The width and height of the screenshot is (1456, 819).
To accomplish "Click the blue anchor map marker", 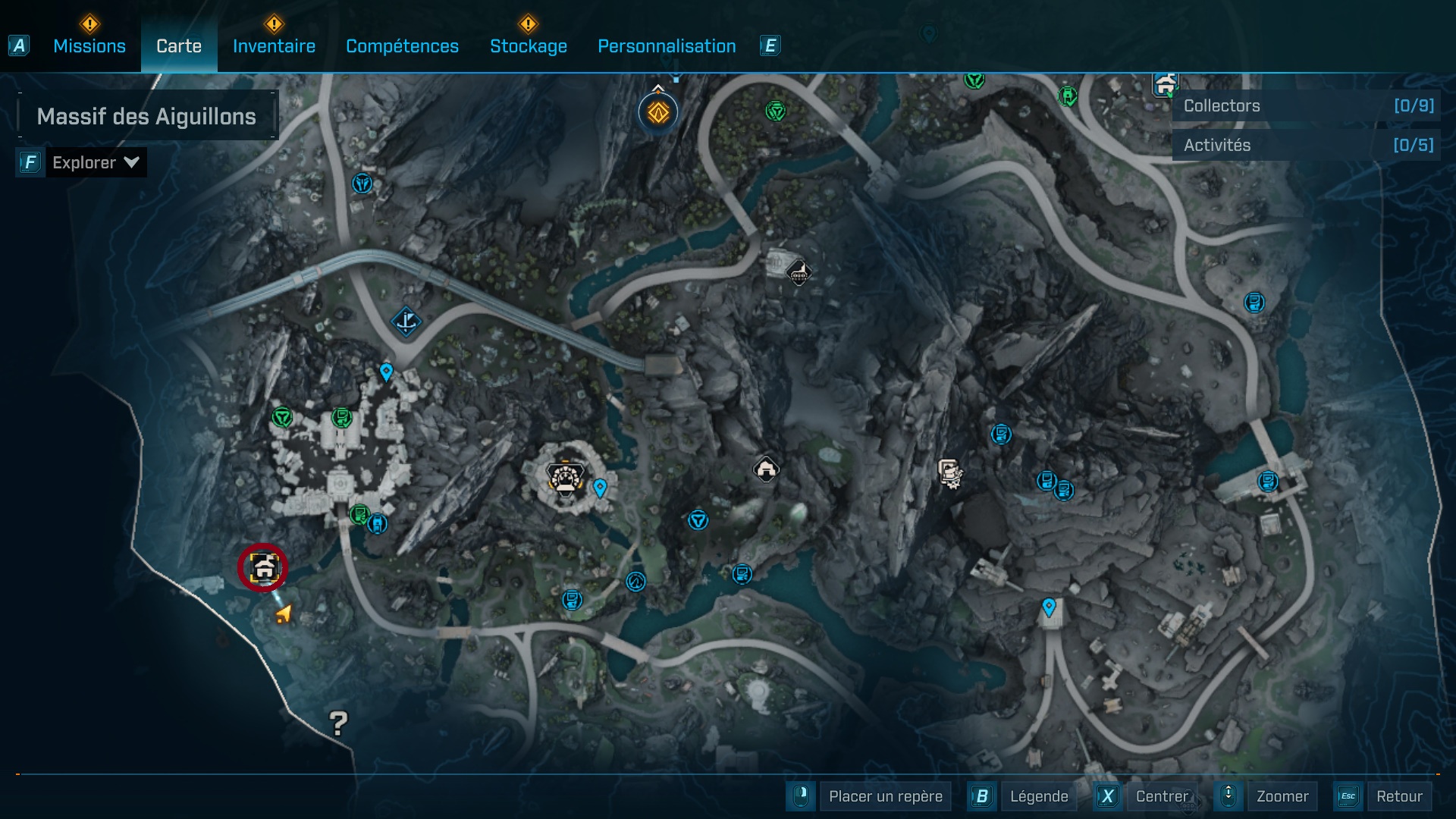I will tap(406, 322).
